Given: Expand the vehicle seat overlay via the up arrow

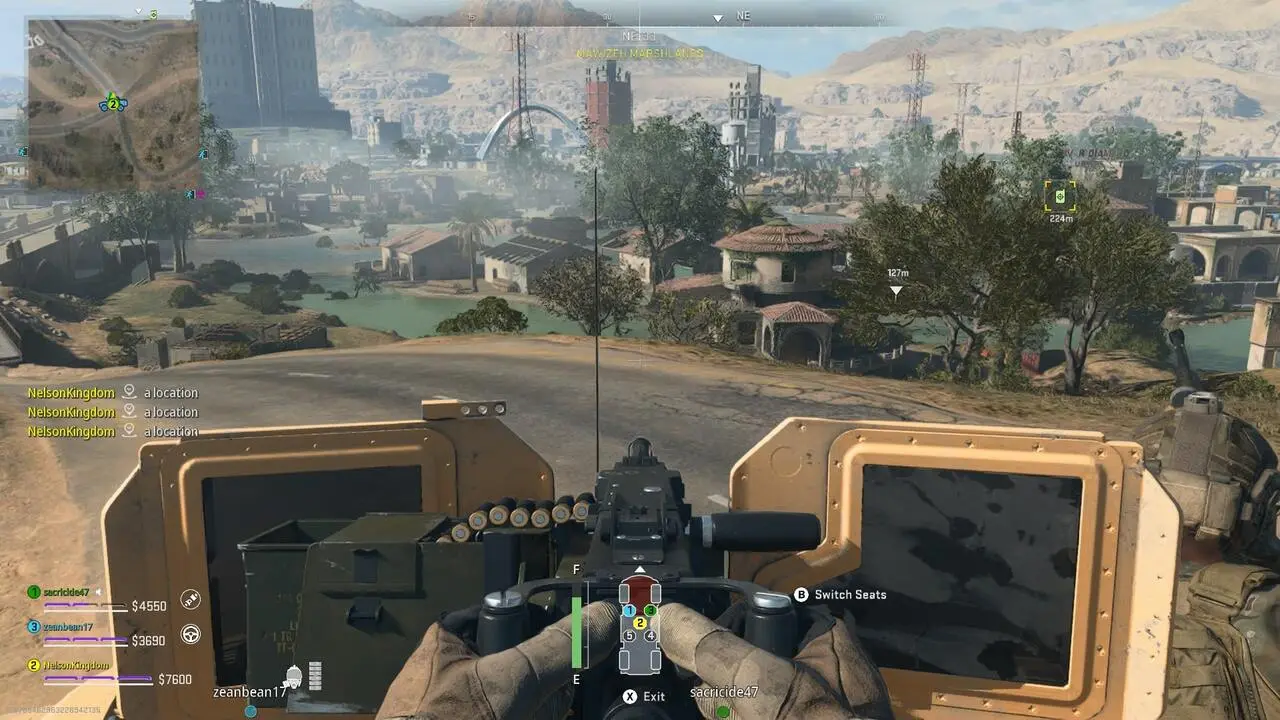Looking at the screenshot, I should tap(638, 569).
